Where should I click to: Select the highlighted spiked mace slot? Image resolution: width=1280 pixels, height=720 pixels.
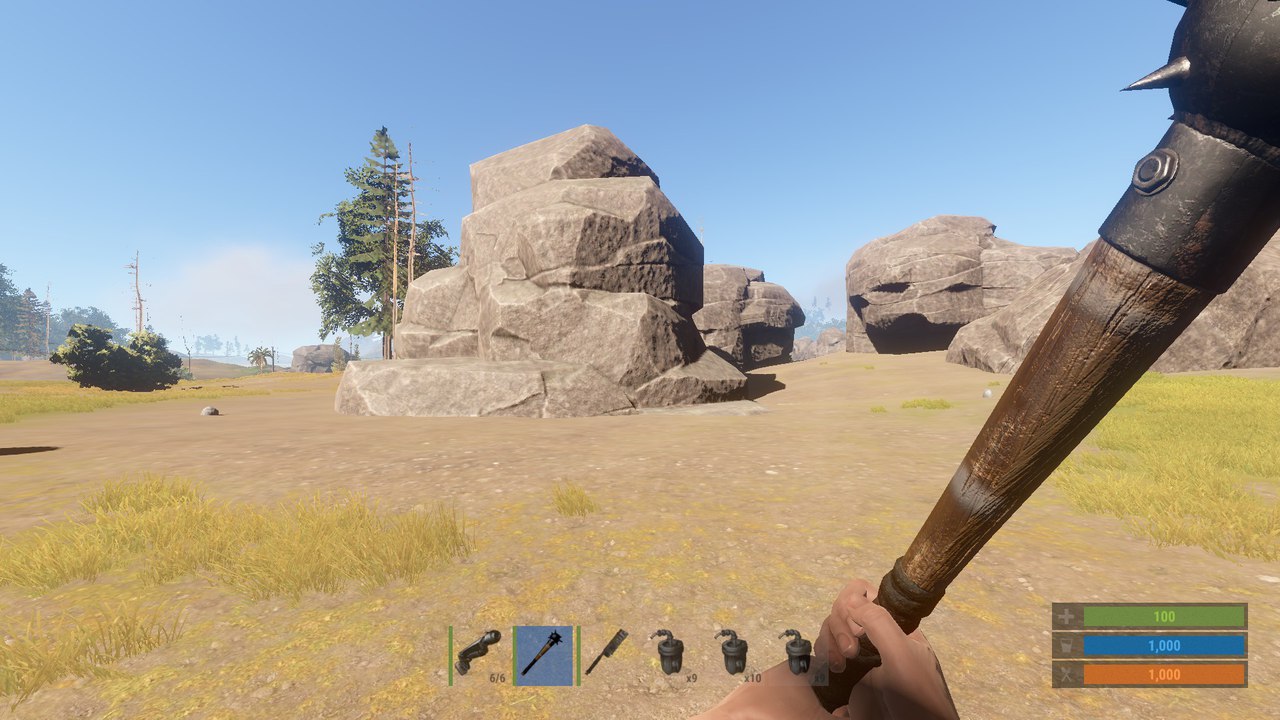[x=543, y=655]
